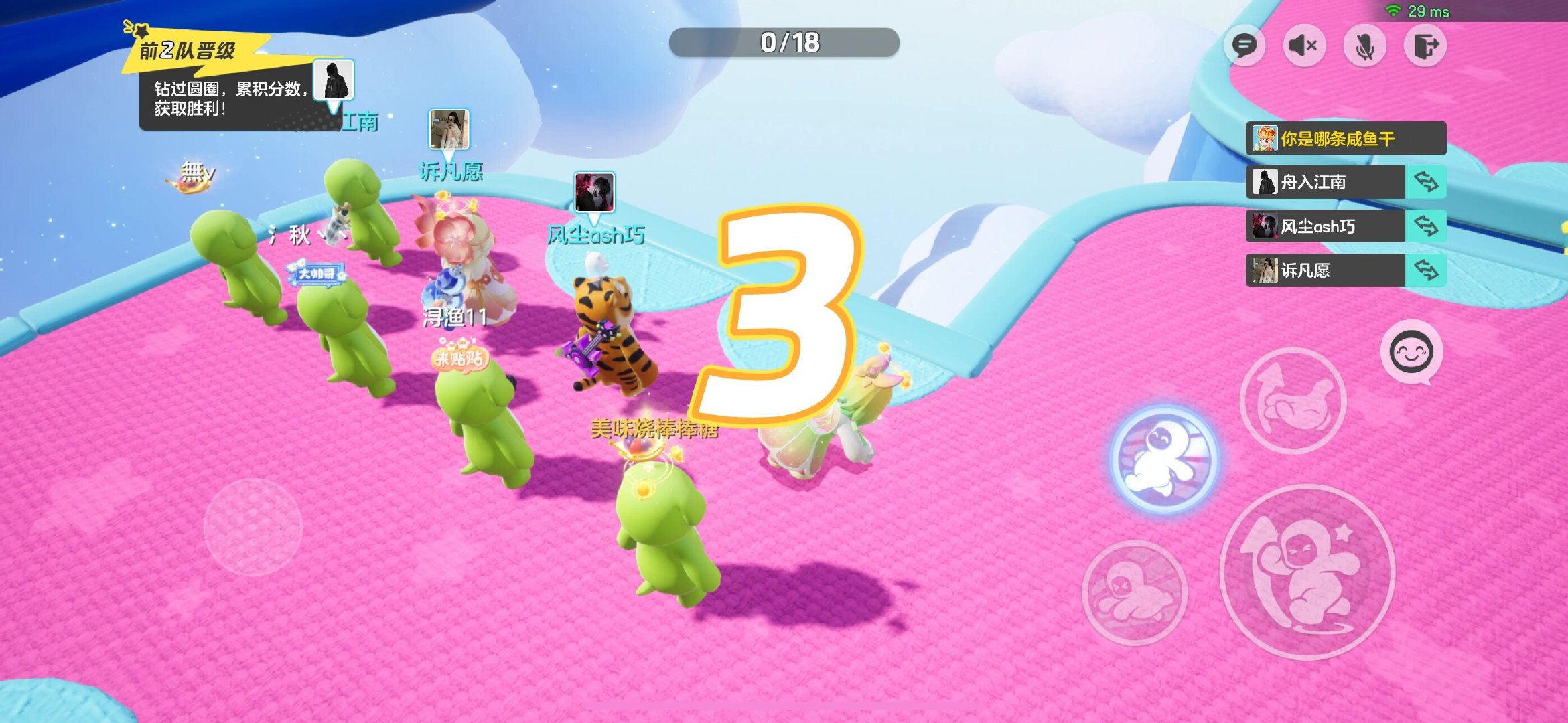Image resolution: width=1568 pixels, height=723 pixels.
Task: Open the smiley emote button
Action: point(1411,351)
